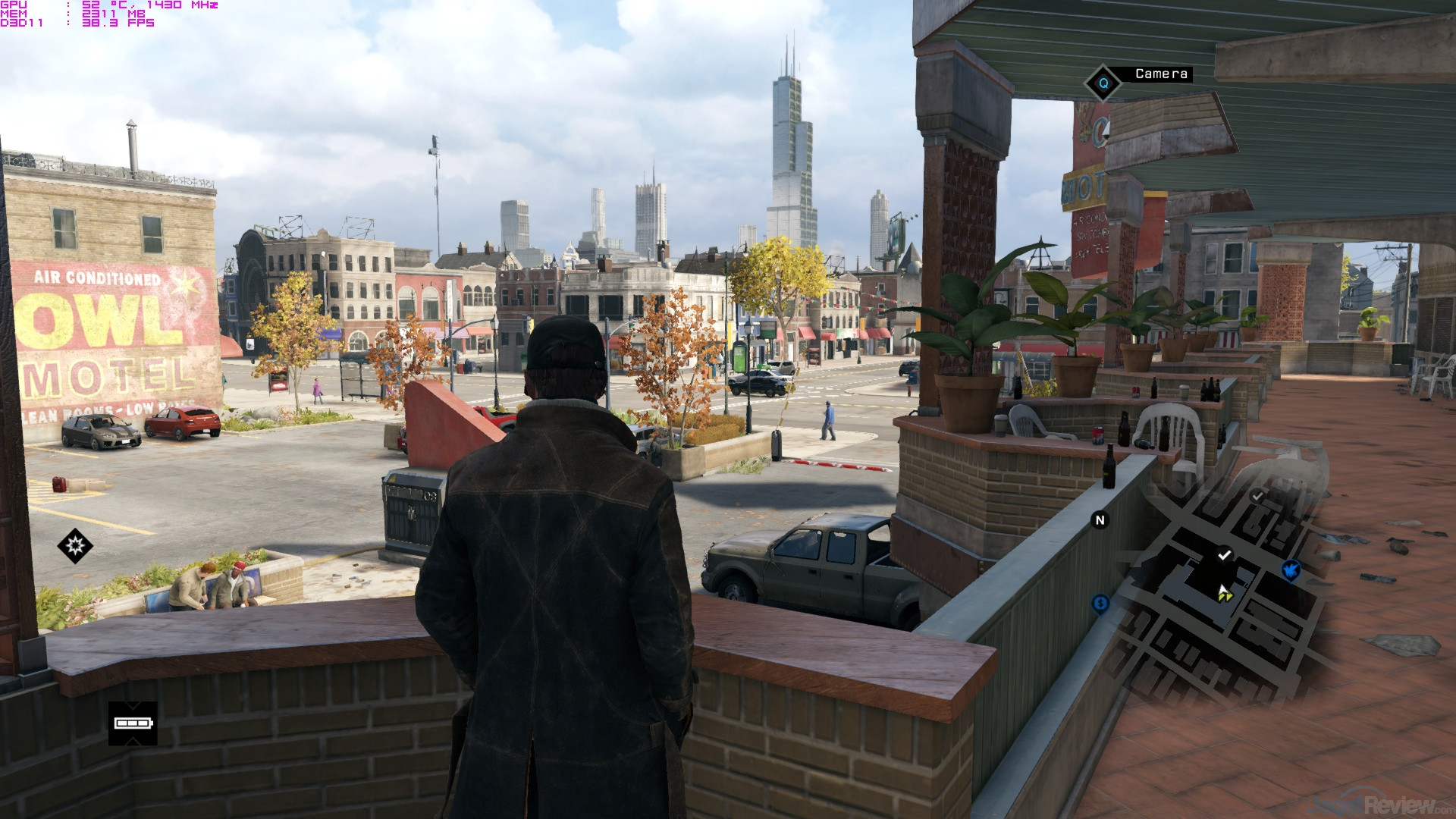Viewport: 1456px width, 819px height.
Task: Select the blue dollar-sign marker on minimap
Action: tap(1100, 604)
